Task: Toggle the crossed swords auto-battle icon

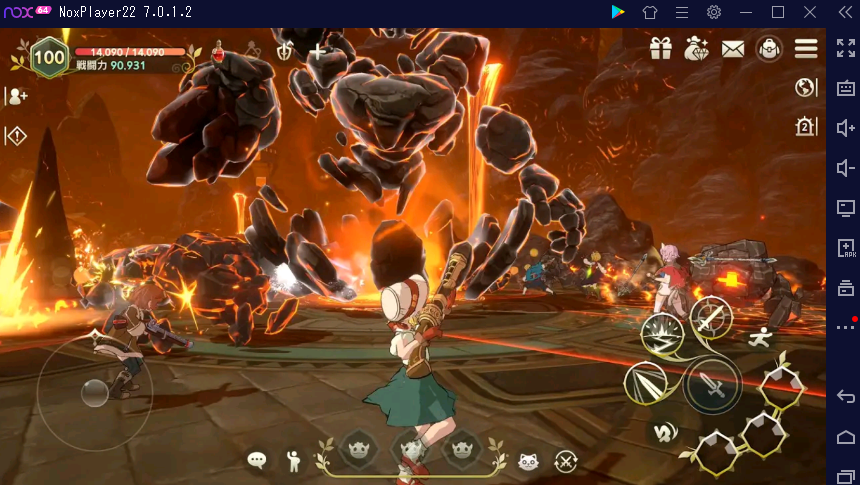Action: pyautogui.click(x=566, y=461)
